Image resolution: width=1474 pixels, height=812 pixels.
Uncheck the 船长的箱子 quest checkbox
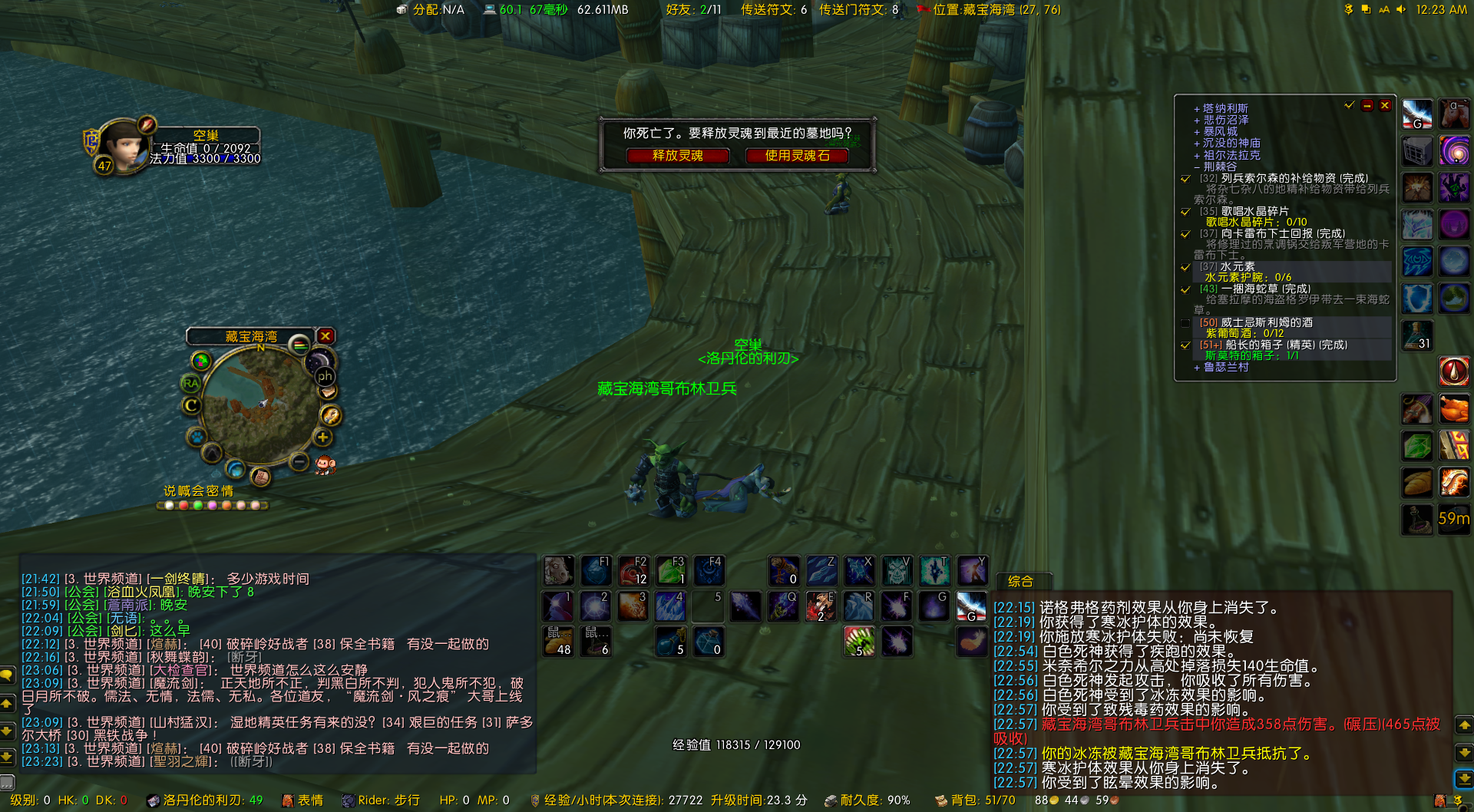click(1185, 345)
